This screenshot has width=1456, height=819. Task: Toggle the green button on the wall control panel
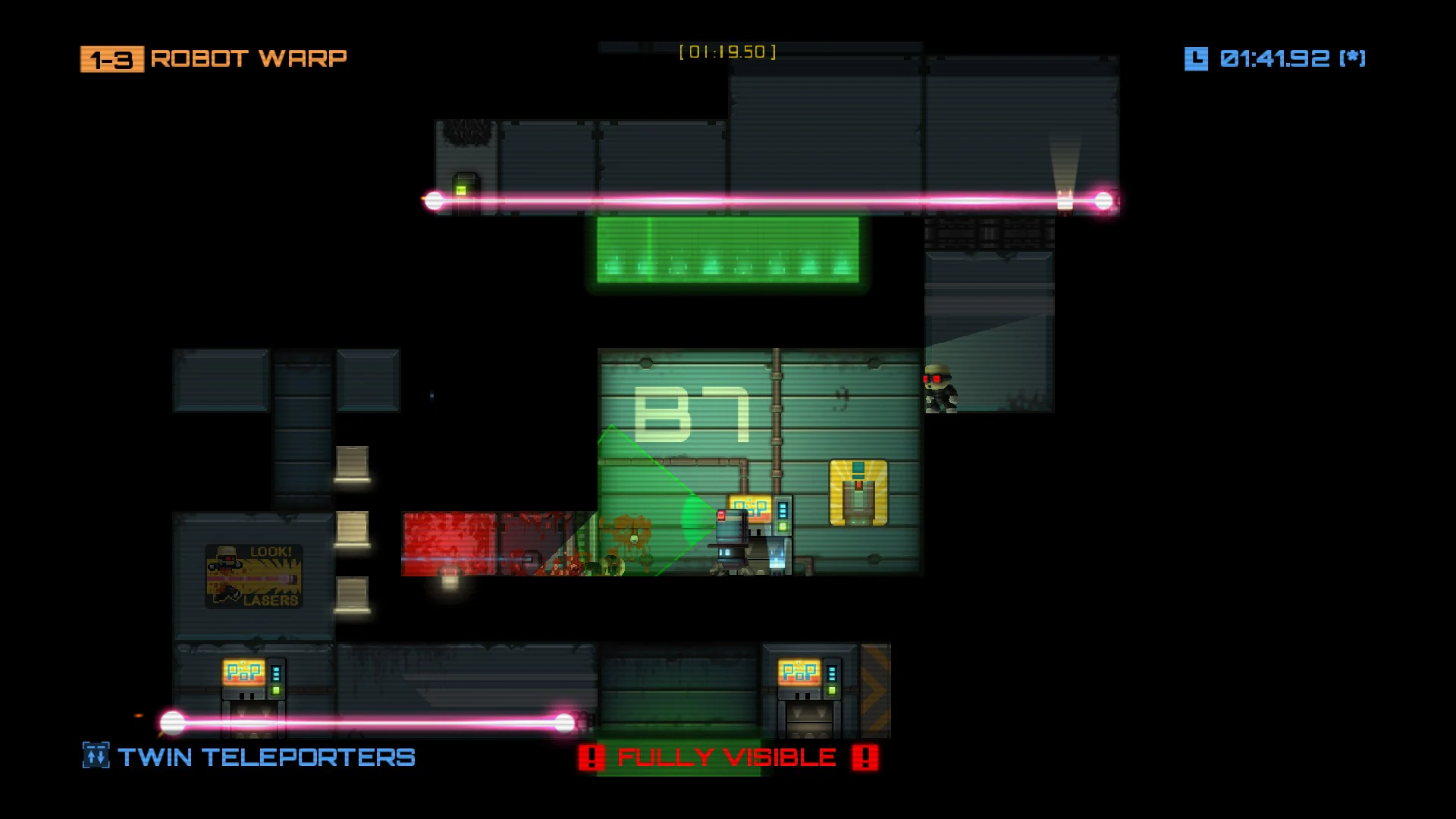[x=783, y=528]
